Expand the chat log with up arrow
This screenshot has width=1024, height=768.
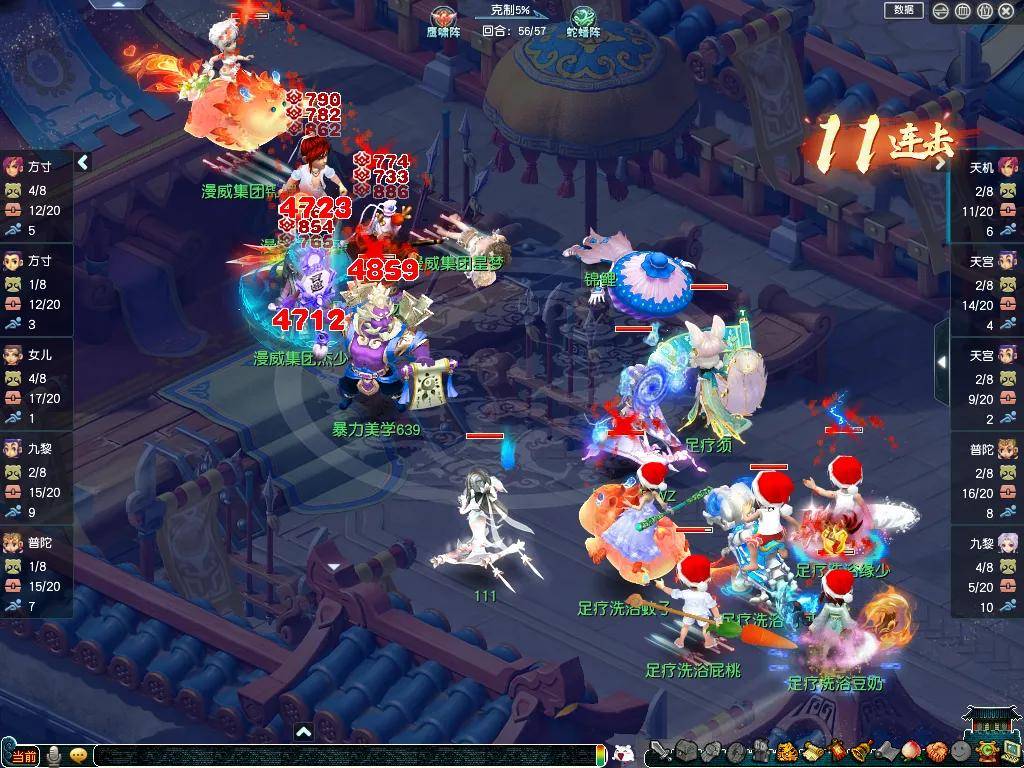pyautogui.click(x=304, y=732)
